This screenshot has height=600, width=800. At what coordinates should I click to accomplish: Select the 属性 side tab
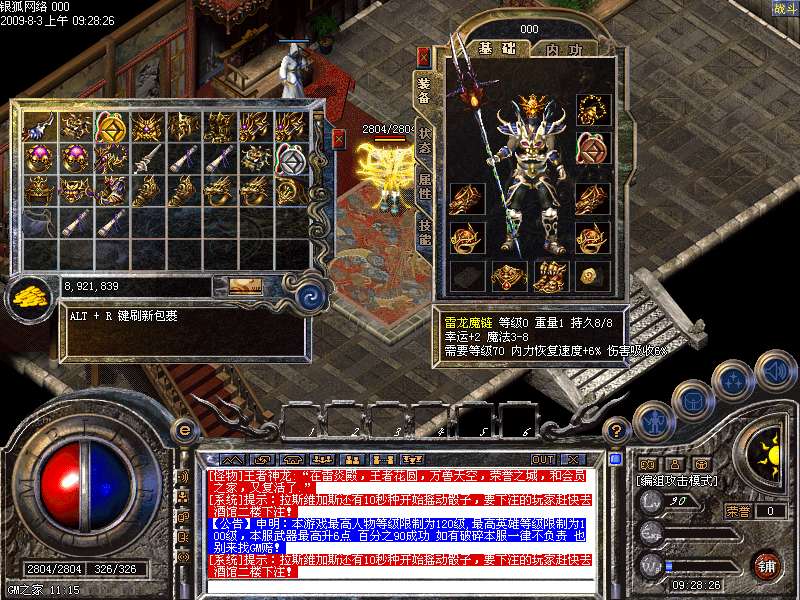tap(424, 183)
